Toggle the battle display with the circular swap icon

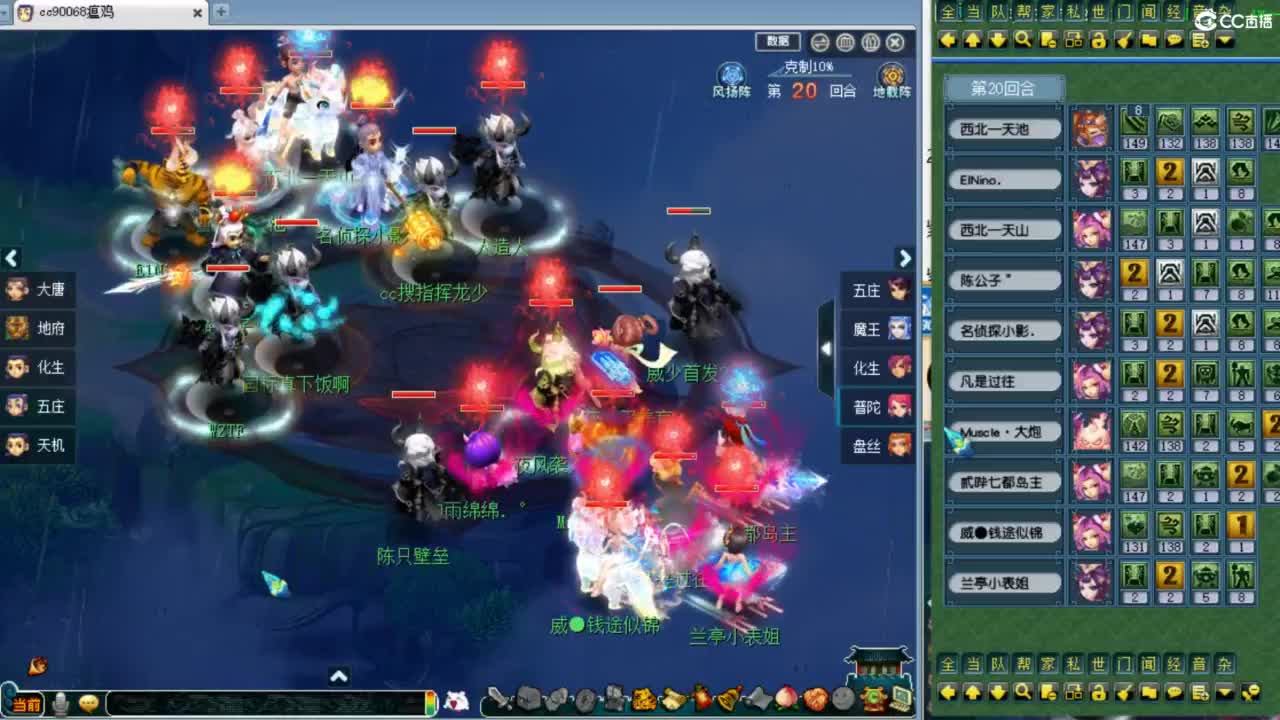coord(818,43)
